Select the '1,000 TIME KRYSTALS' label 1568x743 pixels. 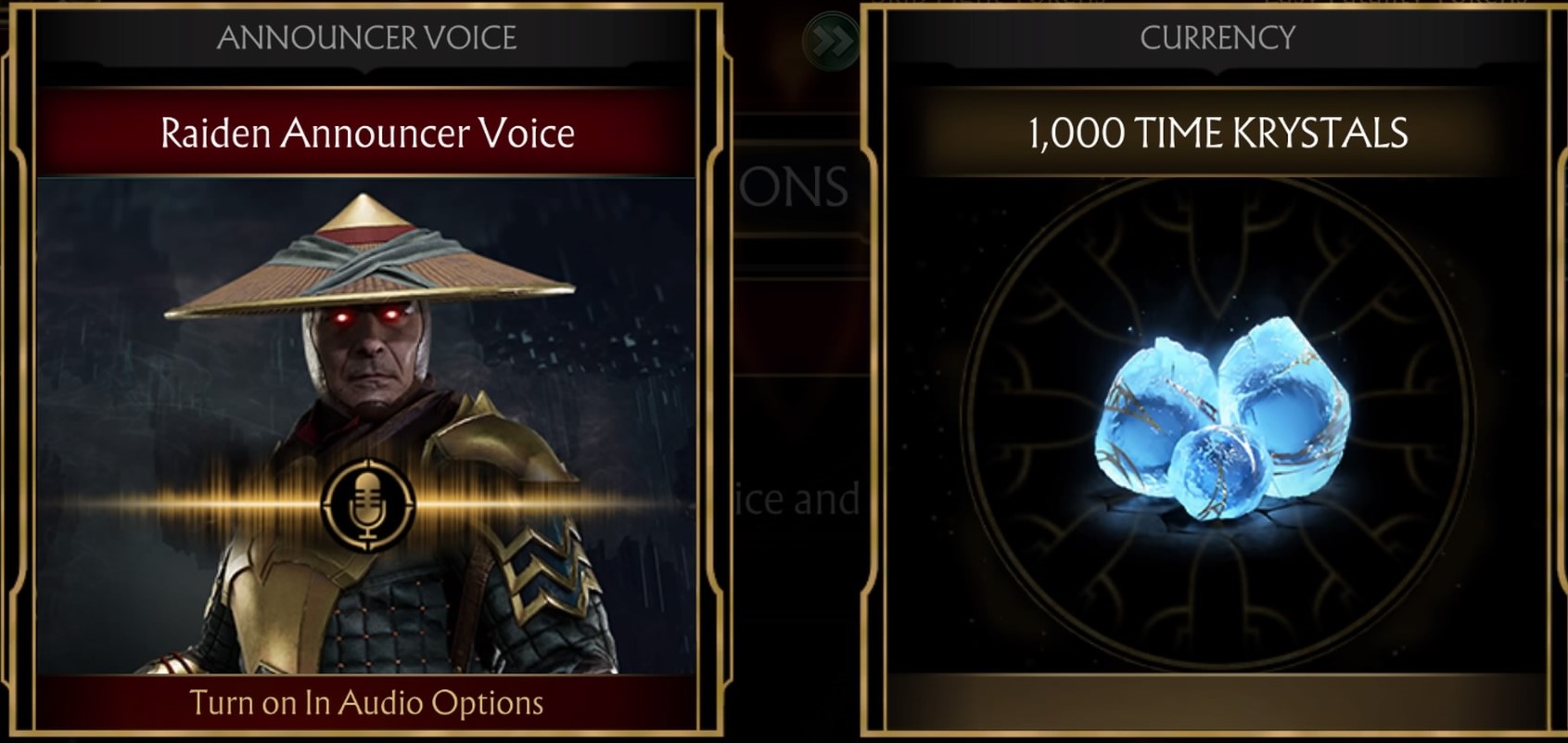point(1219,133)
